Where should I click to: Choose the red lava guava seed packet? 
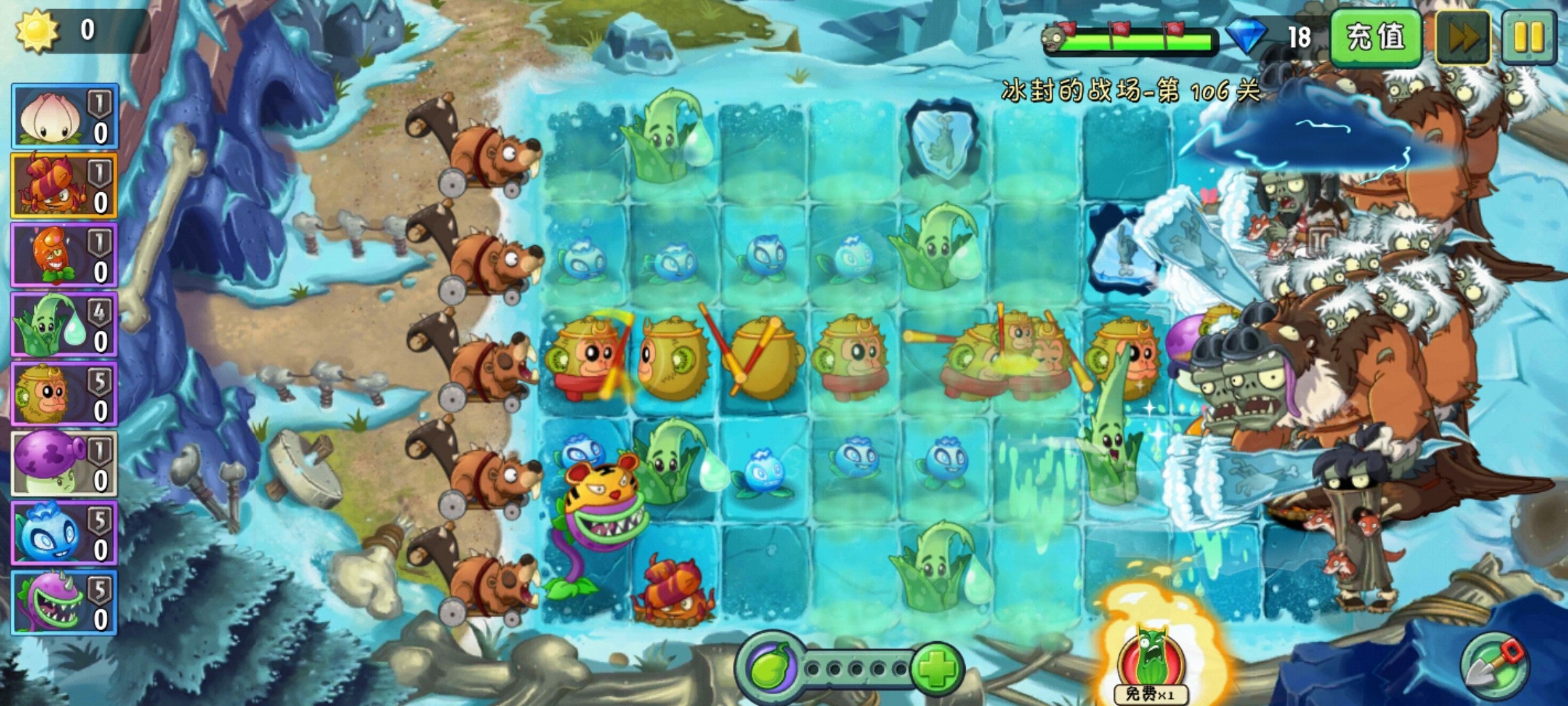pyautogui.click(x=63, y=186)
